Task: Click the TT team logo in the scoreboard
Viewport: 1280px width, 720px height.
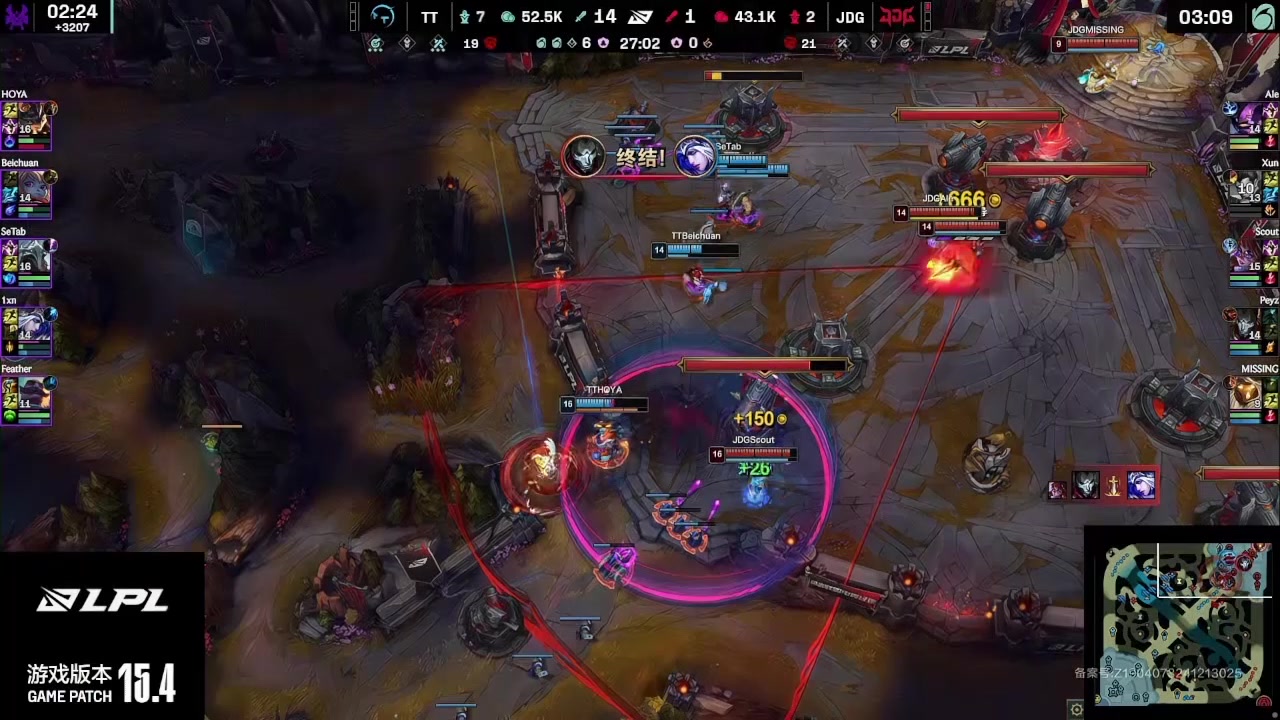Action: tap(383, 17)
